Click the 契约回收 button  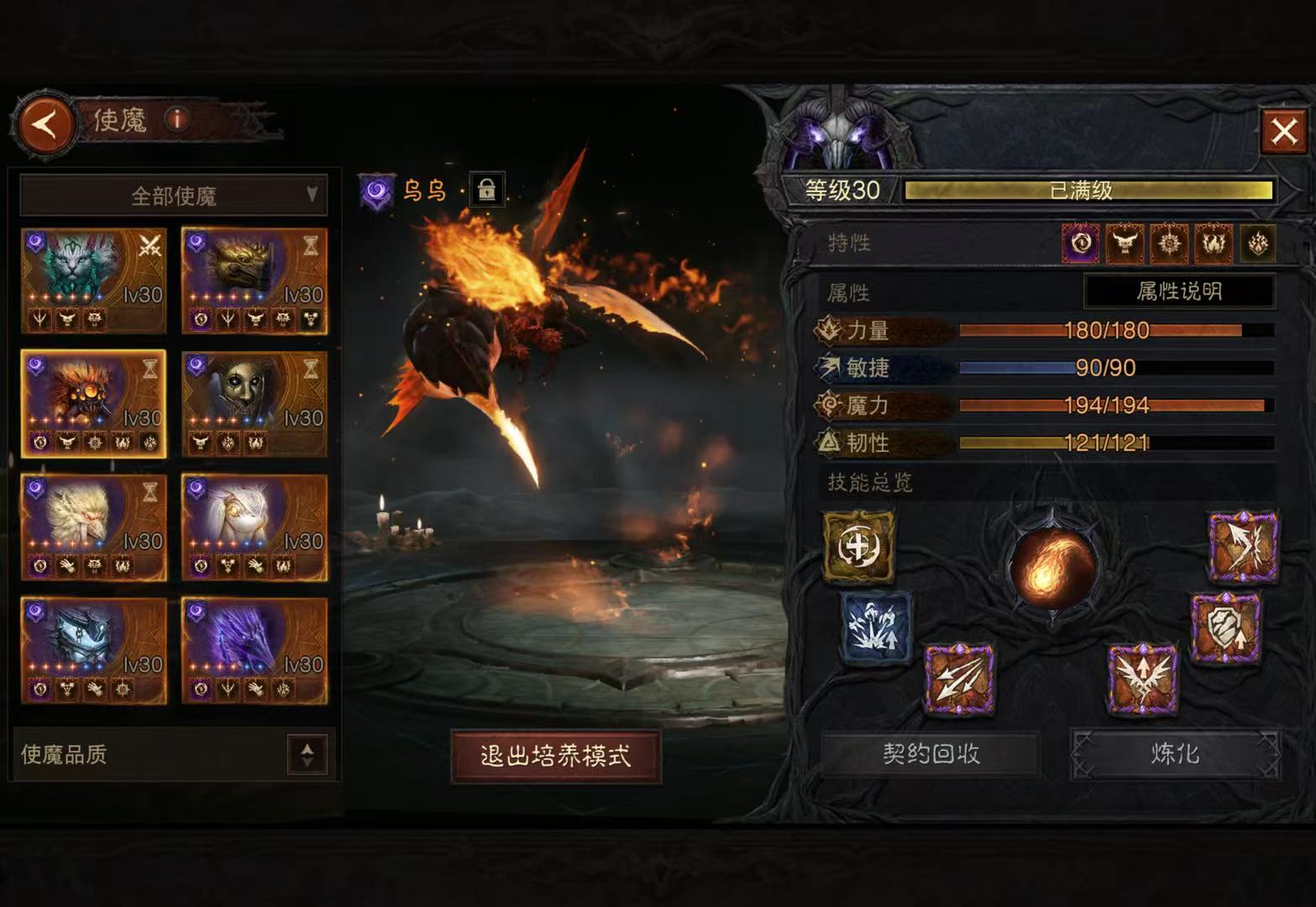[931, 753]
